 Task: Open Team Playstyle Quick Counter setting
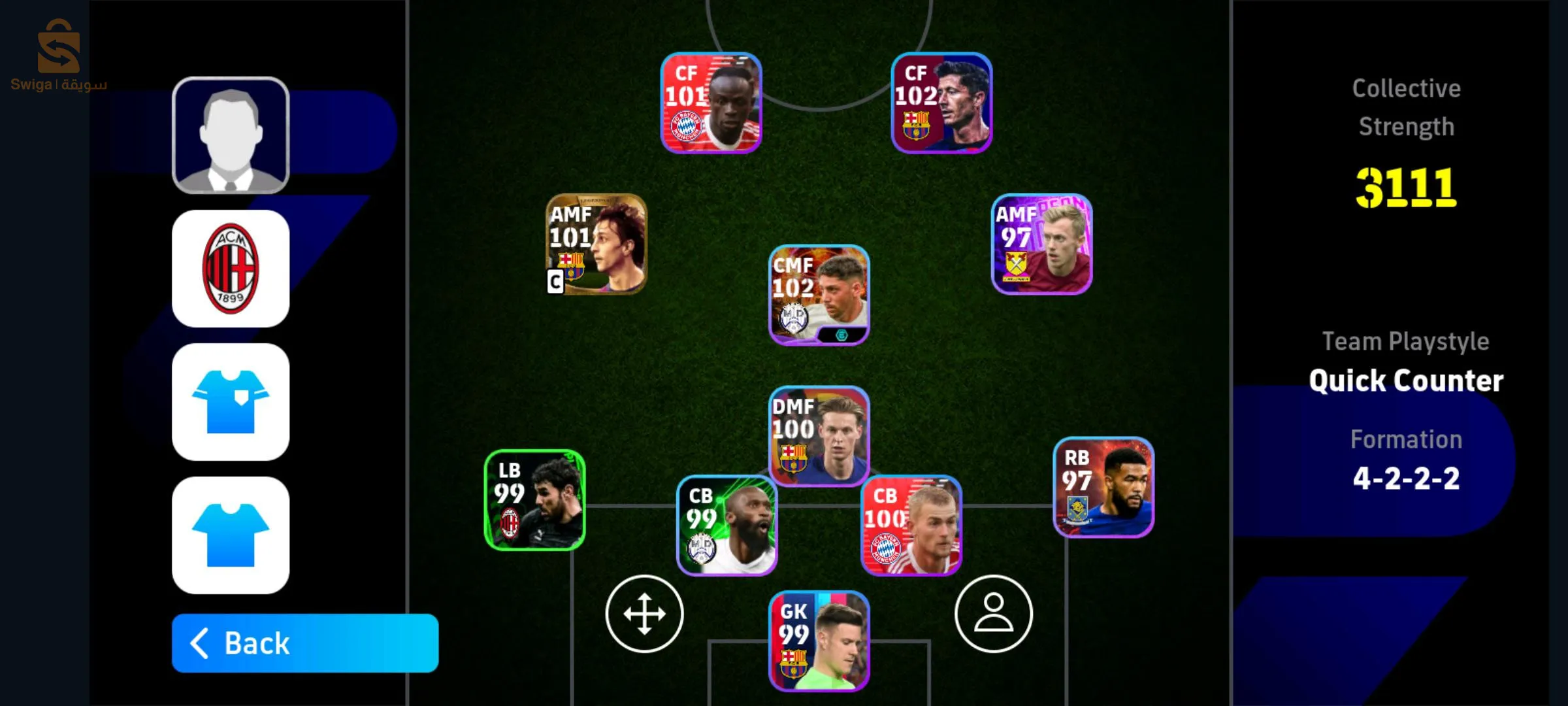[1406, 379]
